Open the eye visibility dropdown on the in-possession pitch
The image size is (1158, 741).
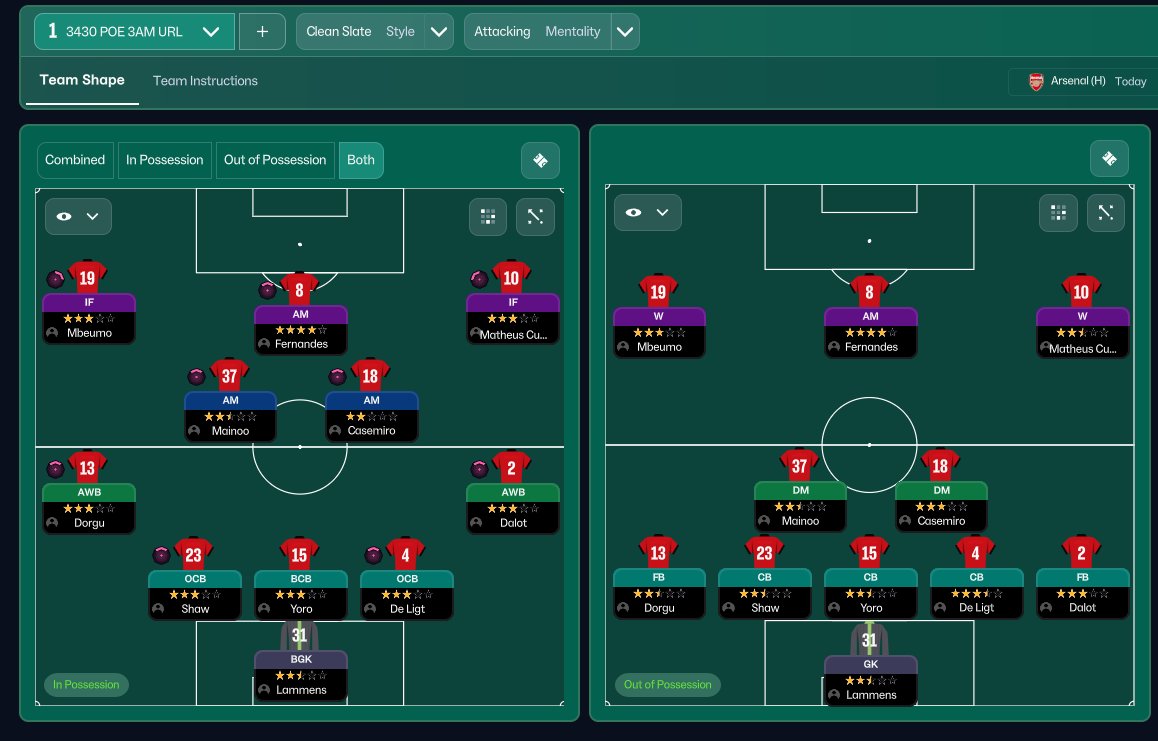pos(78,216)
